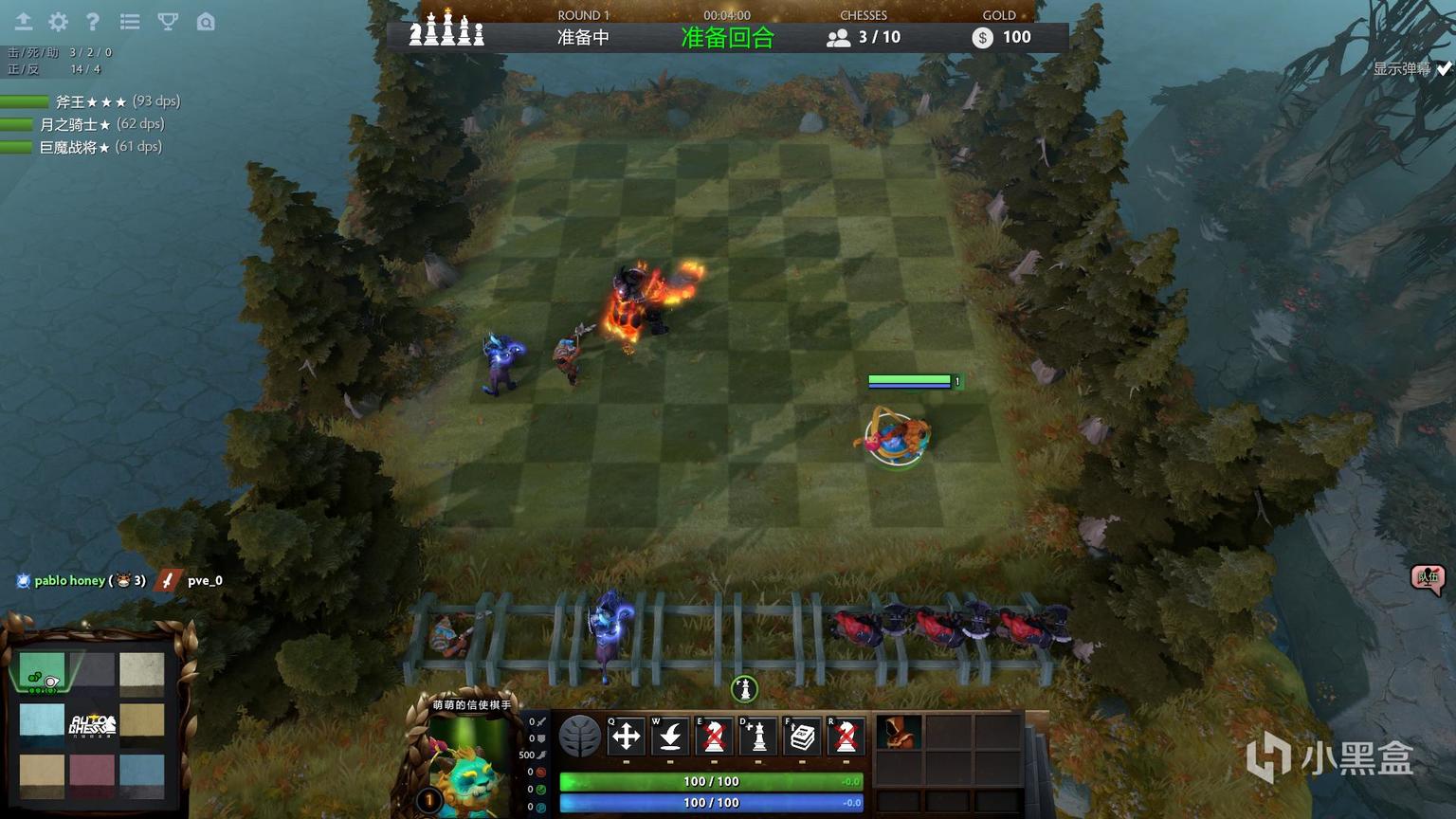Open the 队伍 chat bubble toggle
The image size is (1456, 819).
1428,579
